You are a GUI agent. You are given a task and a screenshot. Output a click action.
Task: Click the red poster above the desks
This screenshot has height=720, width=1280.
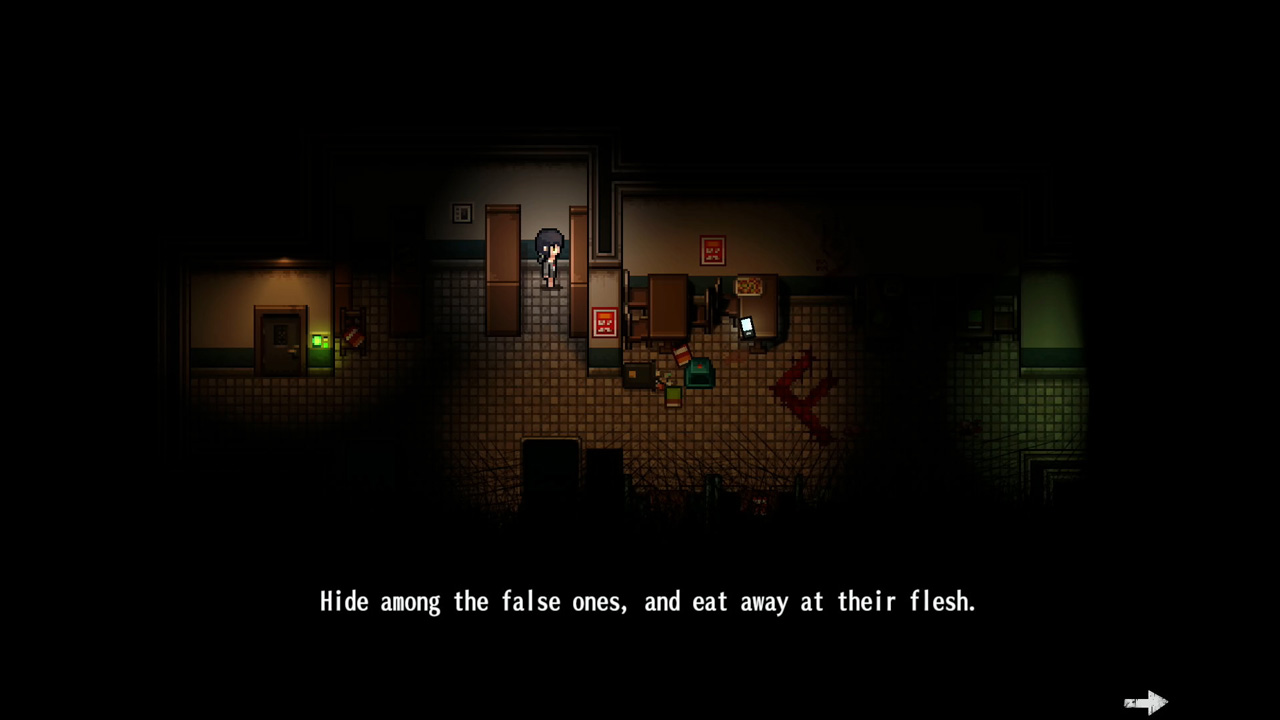712,250
